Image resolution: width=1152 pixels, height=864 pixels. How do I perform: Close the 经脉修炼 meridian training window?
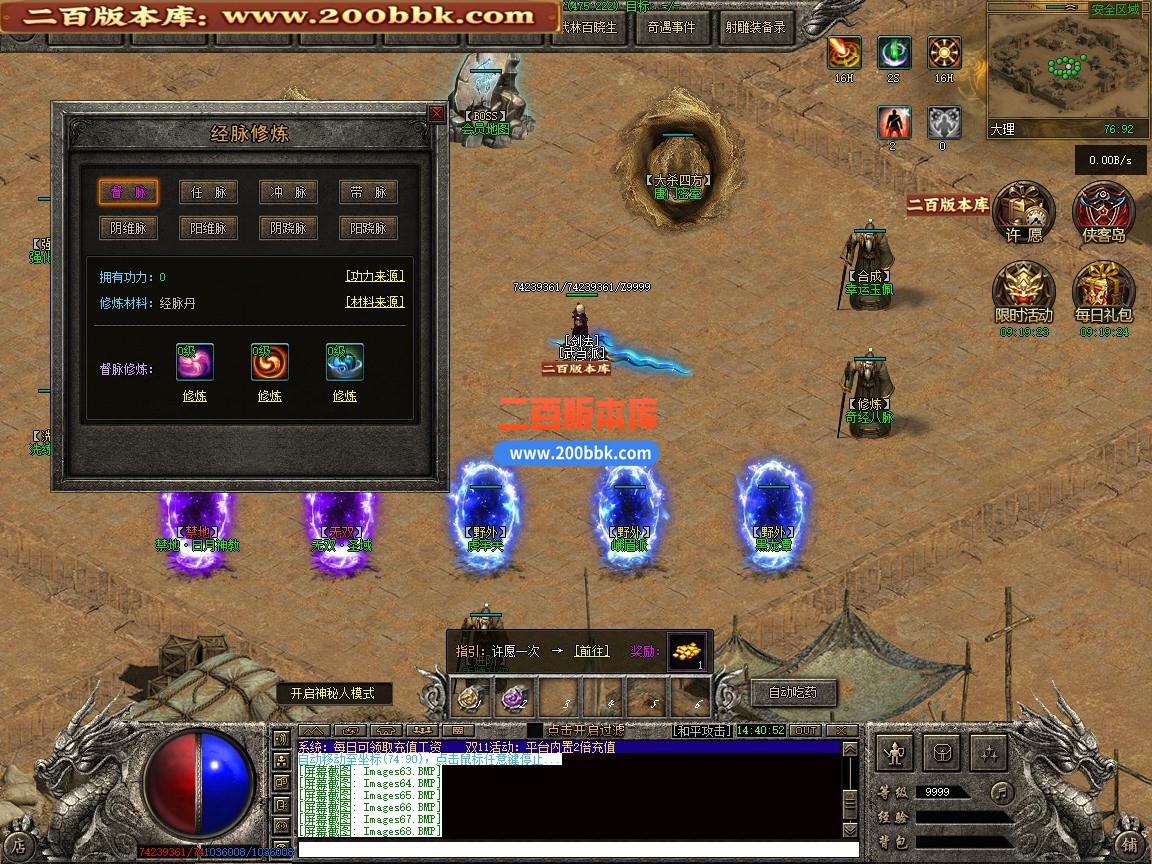[436, 114]
